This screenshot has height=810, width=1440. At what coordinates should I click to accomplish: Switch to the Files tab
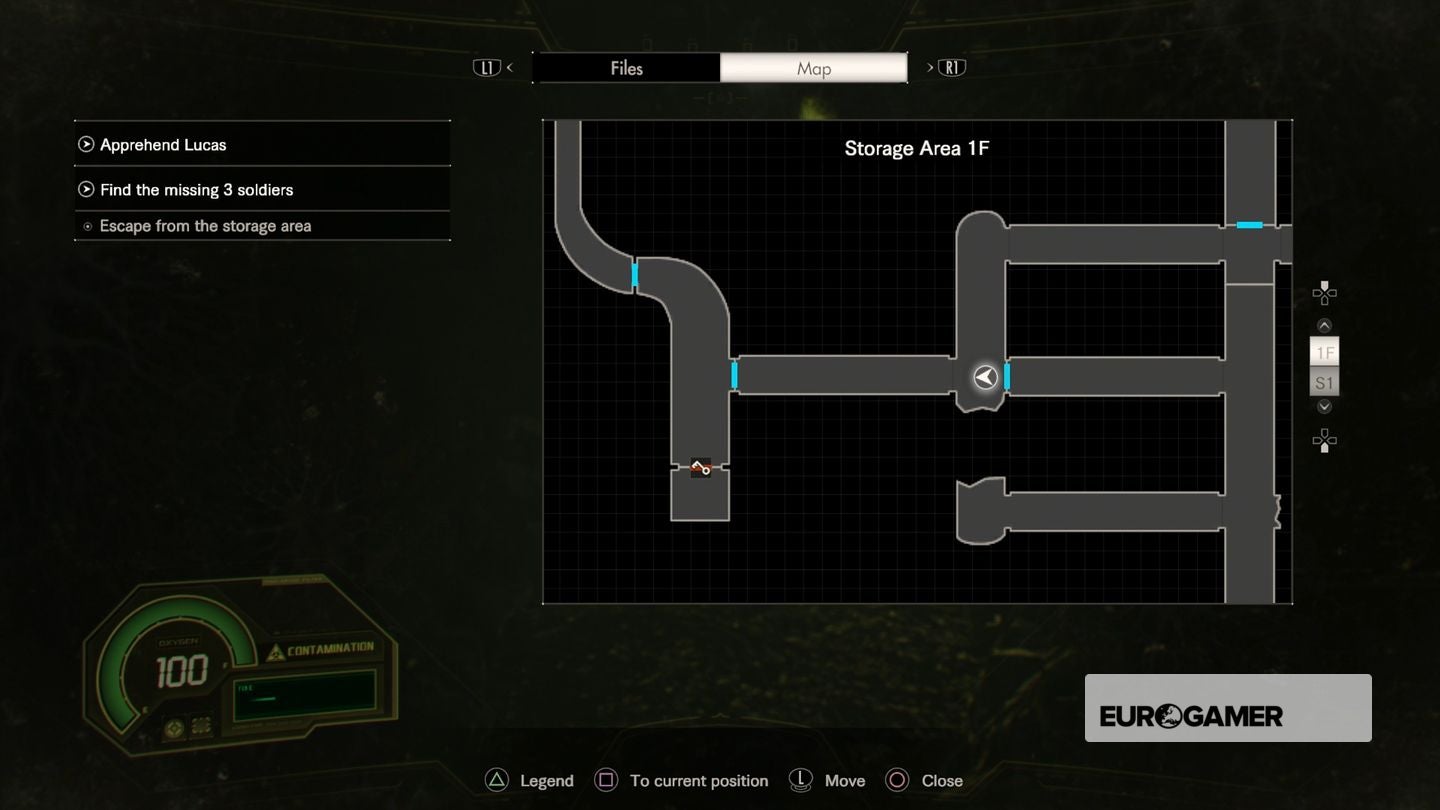pos(627,68)
